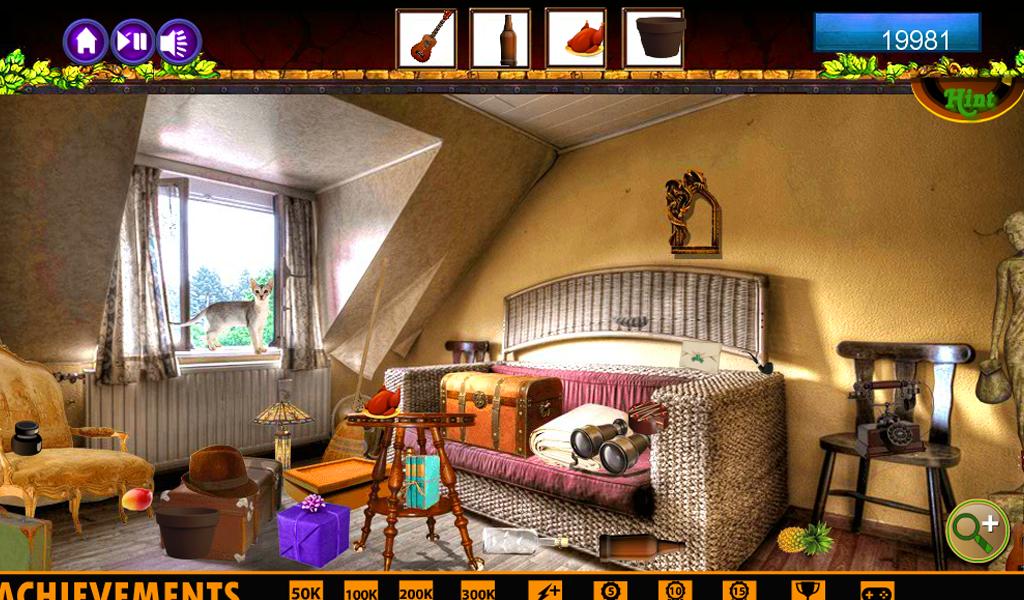
Task: Go to the home screen
Action: 86,42
